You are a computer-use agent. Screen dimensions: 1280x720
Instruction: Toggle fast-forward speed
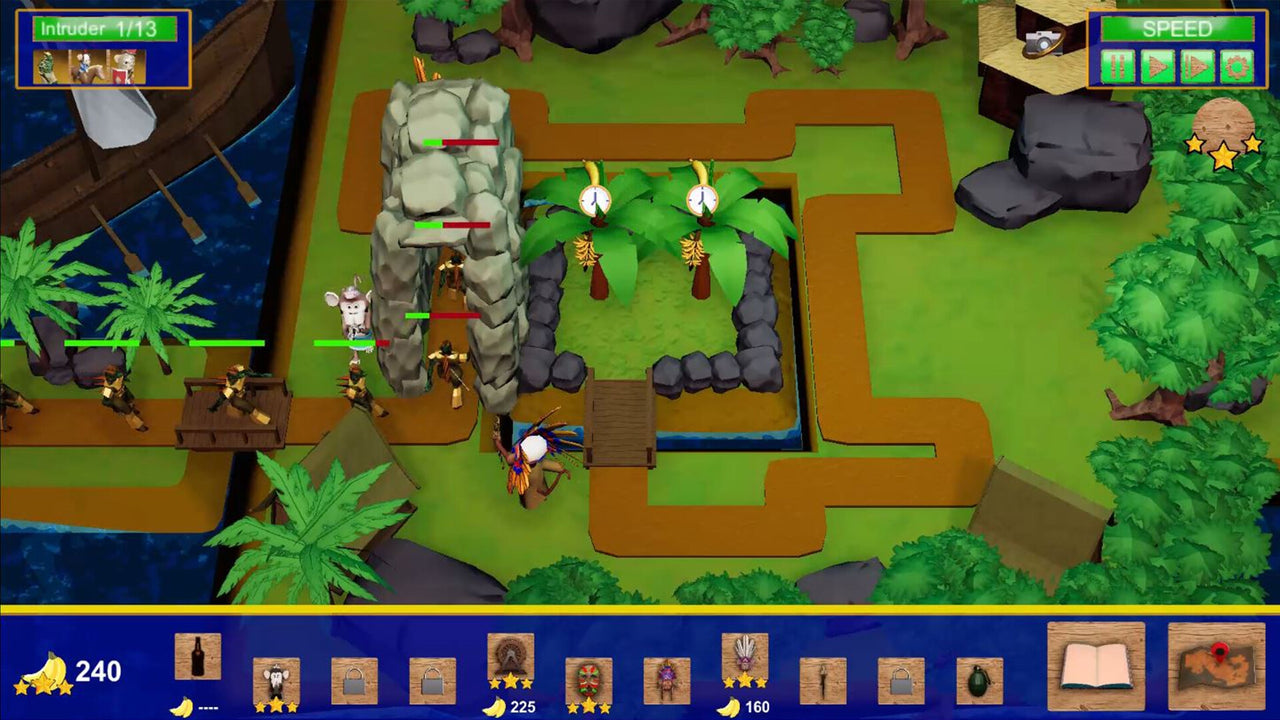pyautogui.click(x=1197, y=66)
